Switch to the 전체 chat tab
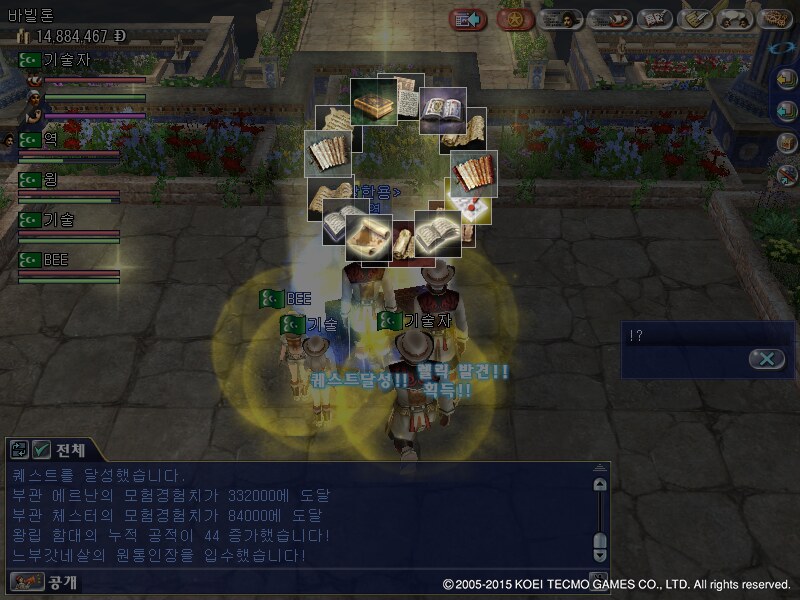800x600 pixels. 70,450
